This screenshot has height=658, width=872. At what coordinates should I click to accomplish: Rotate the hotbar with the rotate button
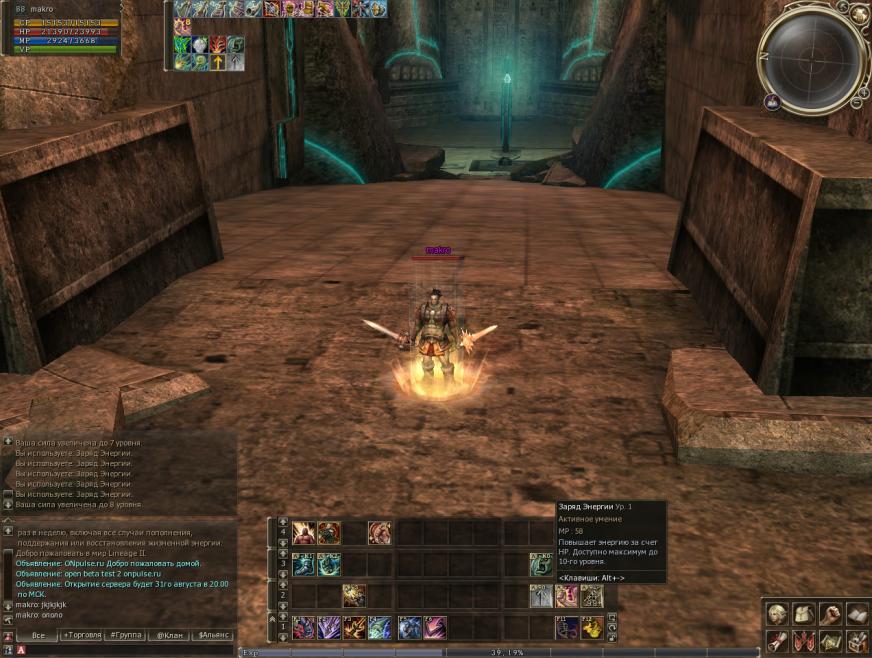point(612,627)
